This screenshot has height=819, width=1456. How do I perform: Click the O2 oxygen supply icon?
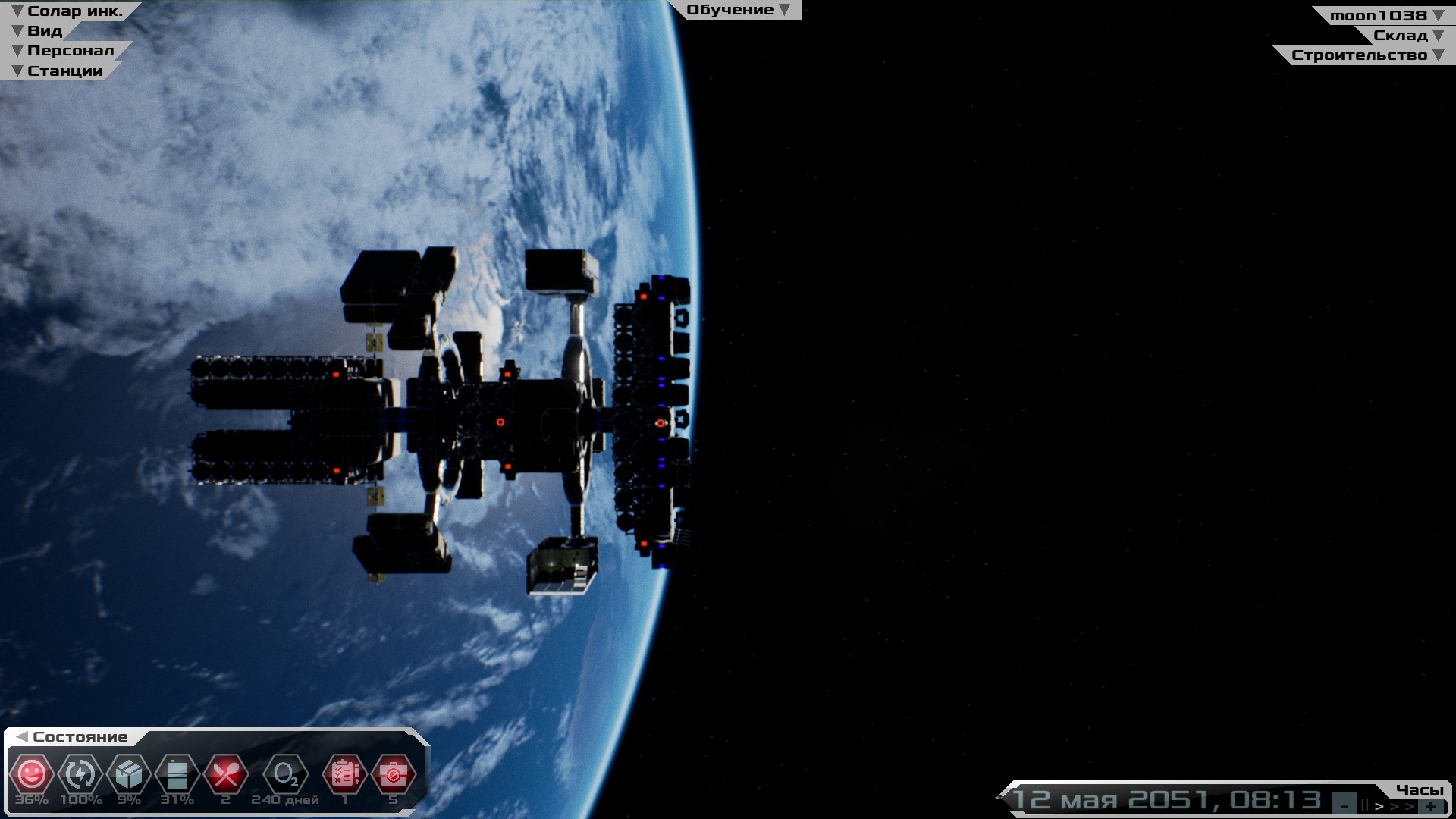coord(285,774)
